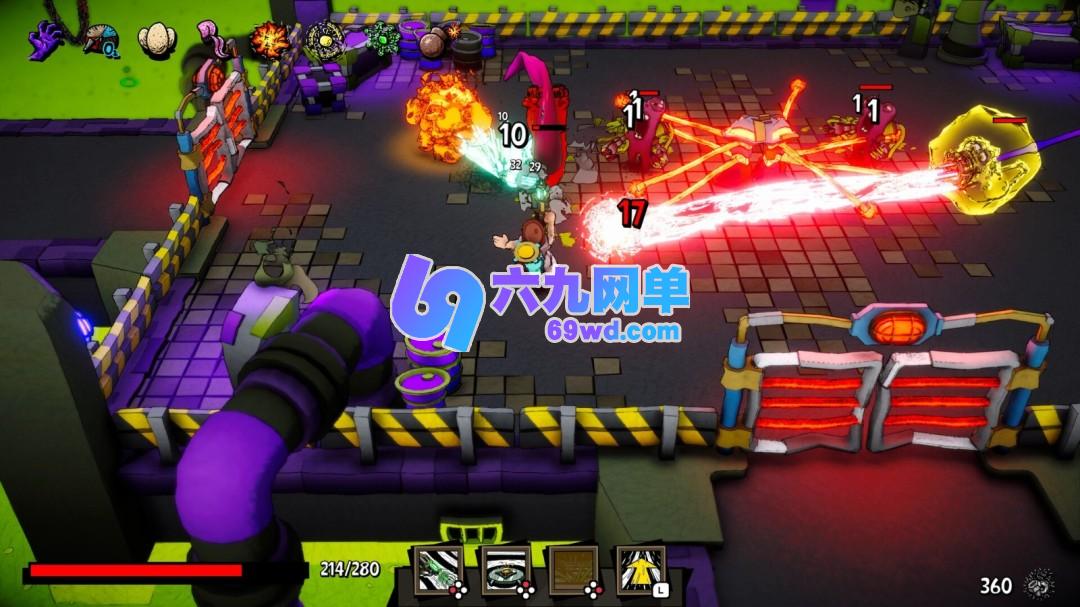Use the disc turret ability slot
The width and height of the screenshot is (1080, 607).
click(x=505, y=570)
